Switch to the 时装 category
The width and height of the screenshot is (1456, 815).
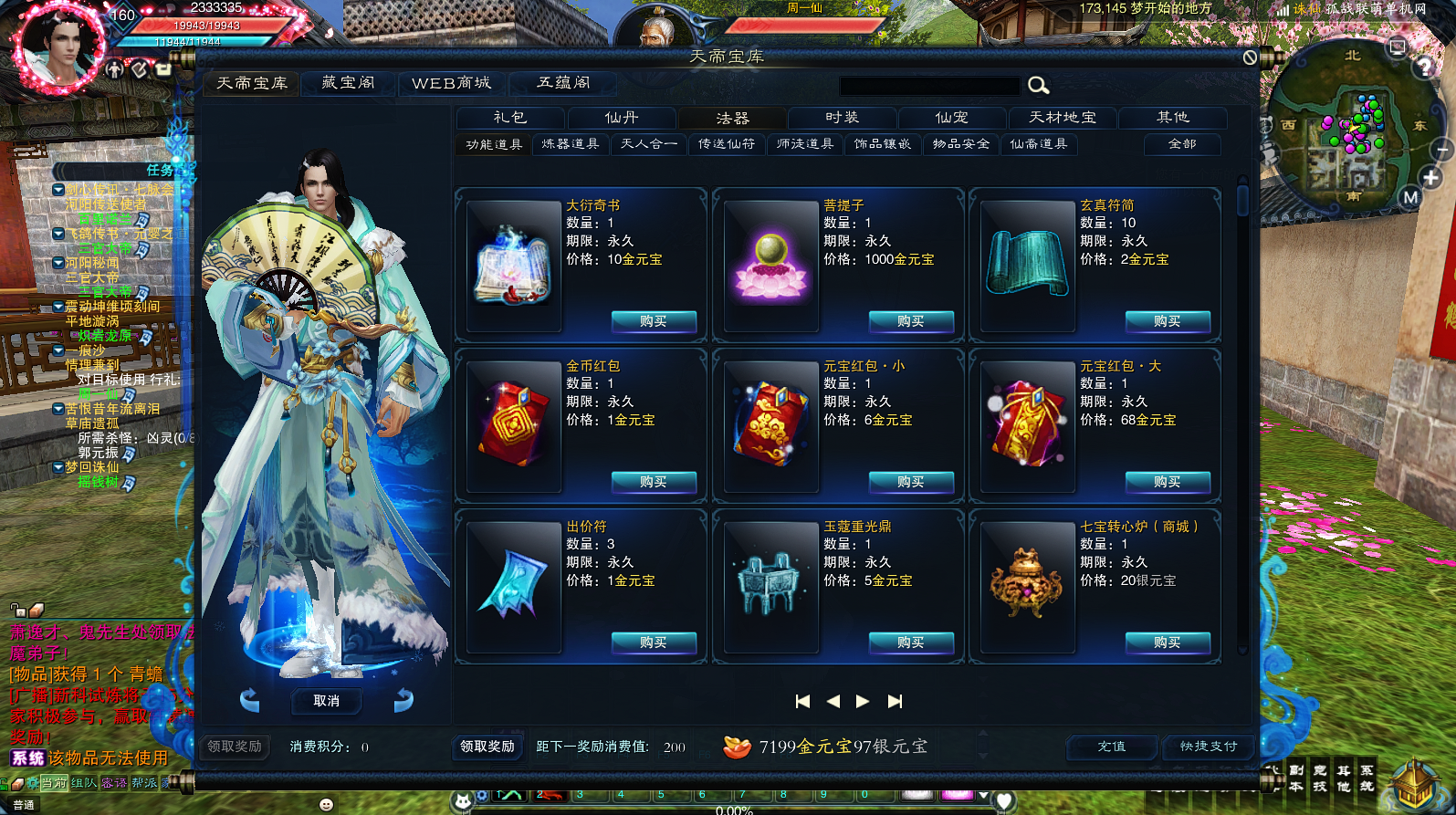click(842, 118)
